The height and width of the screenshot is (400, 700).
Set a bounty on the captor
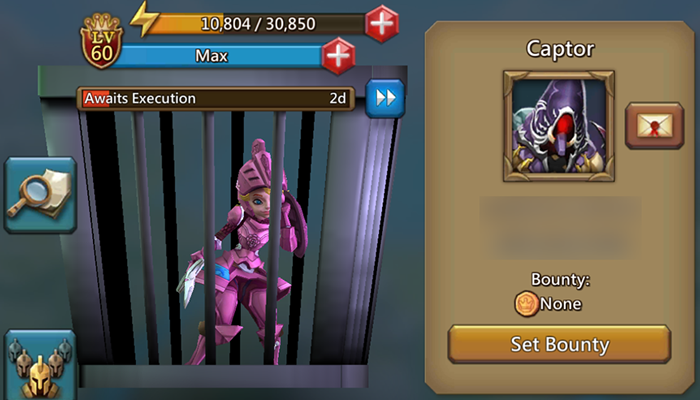[x=559, y=345]
